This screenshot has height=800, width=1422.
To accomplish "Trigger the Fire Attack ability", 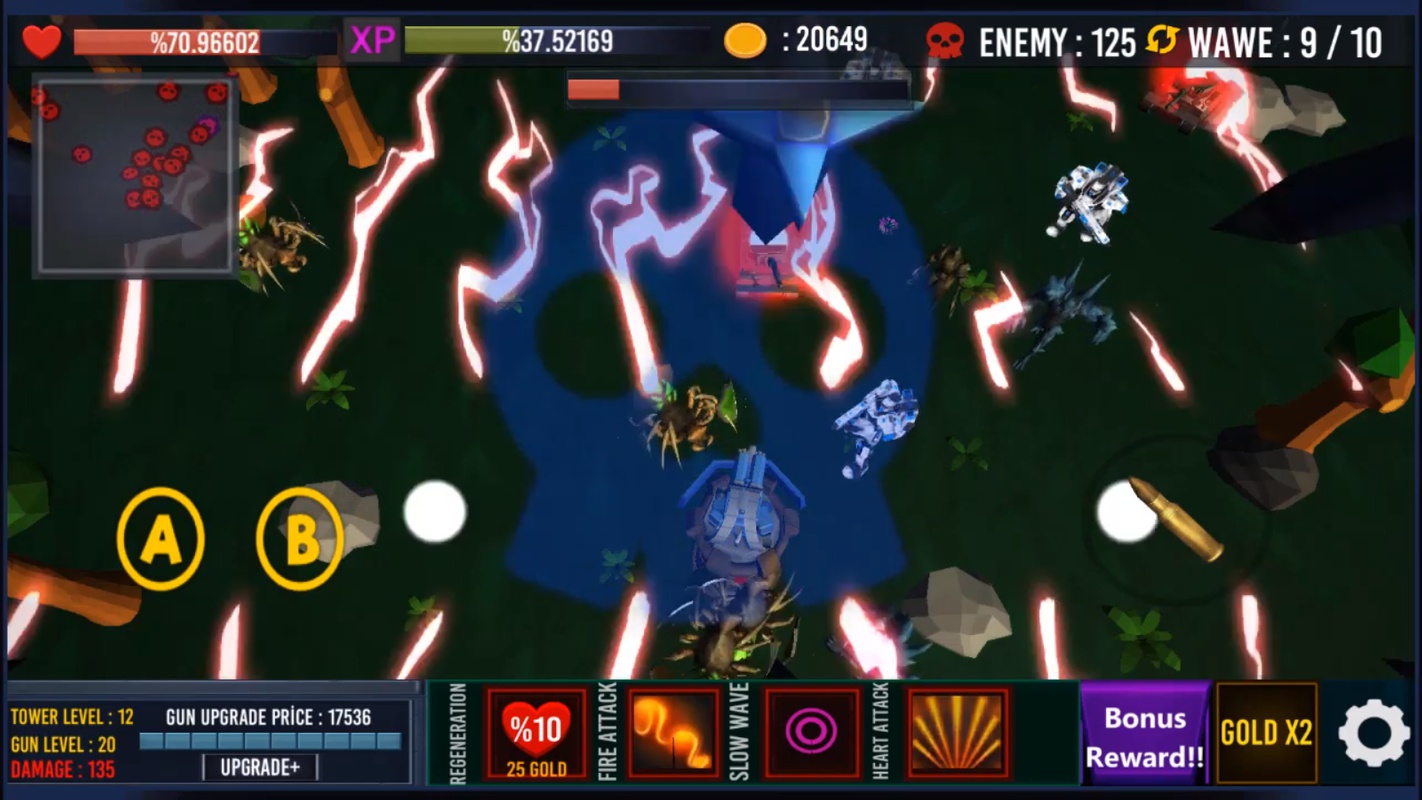I will point(673,733).
